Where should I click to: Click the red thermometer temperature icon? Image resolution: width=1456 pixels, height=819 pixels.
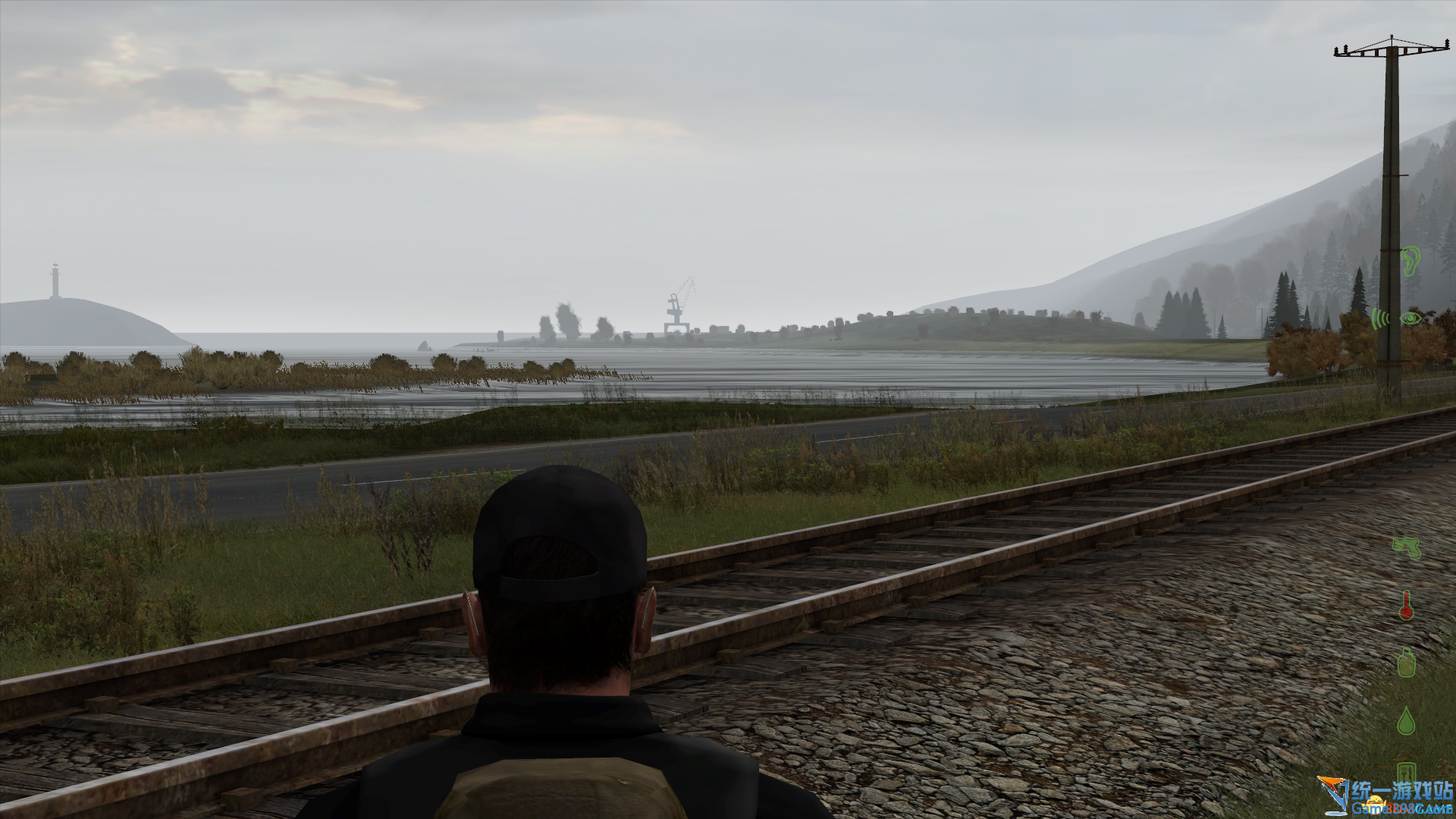point(1407,605)
